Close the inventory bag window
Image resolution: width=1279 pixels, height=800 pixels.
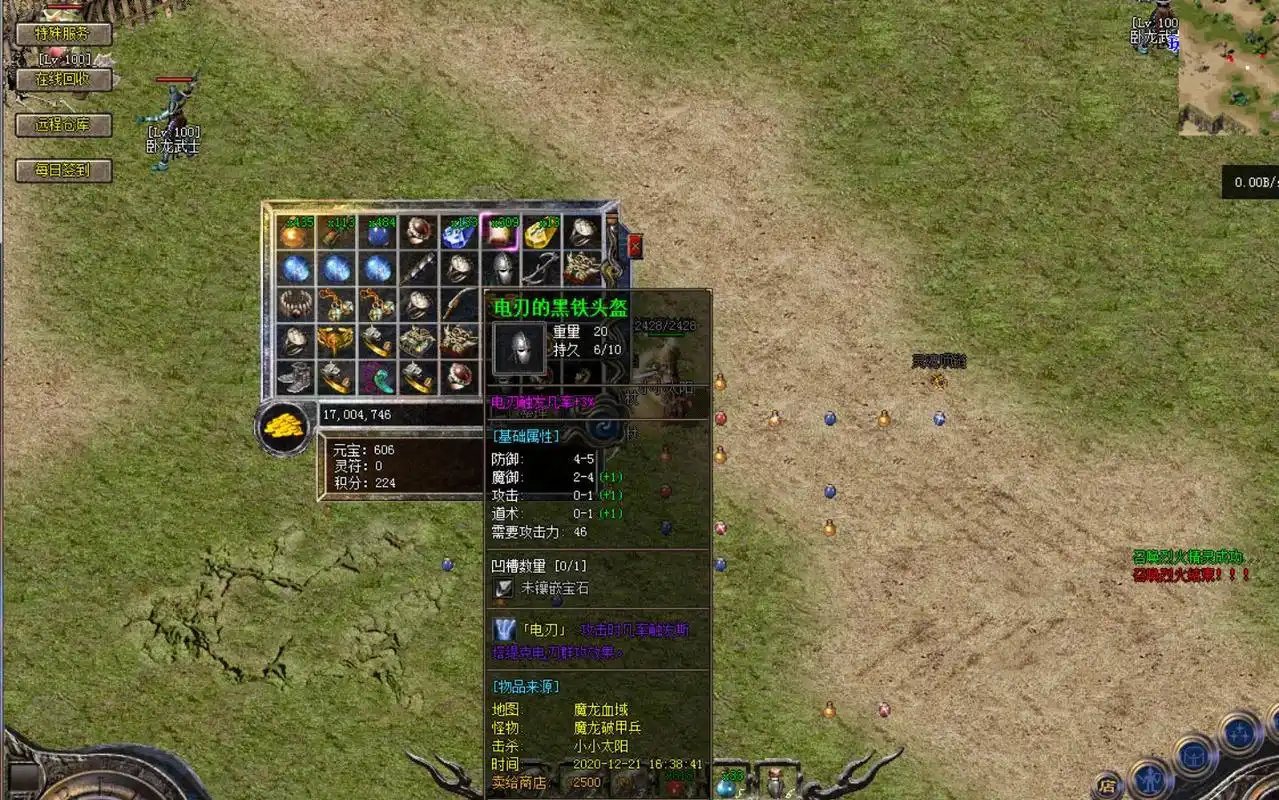tap(634, 245)
